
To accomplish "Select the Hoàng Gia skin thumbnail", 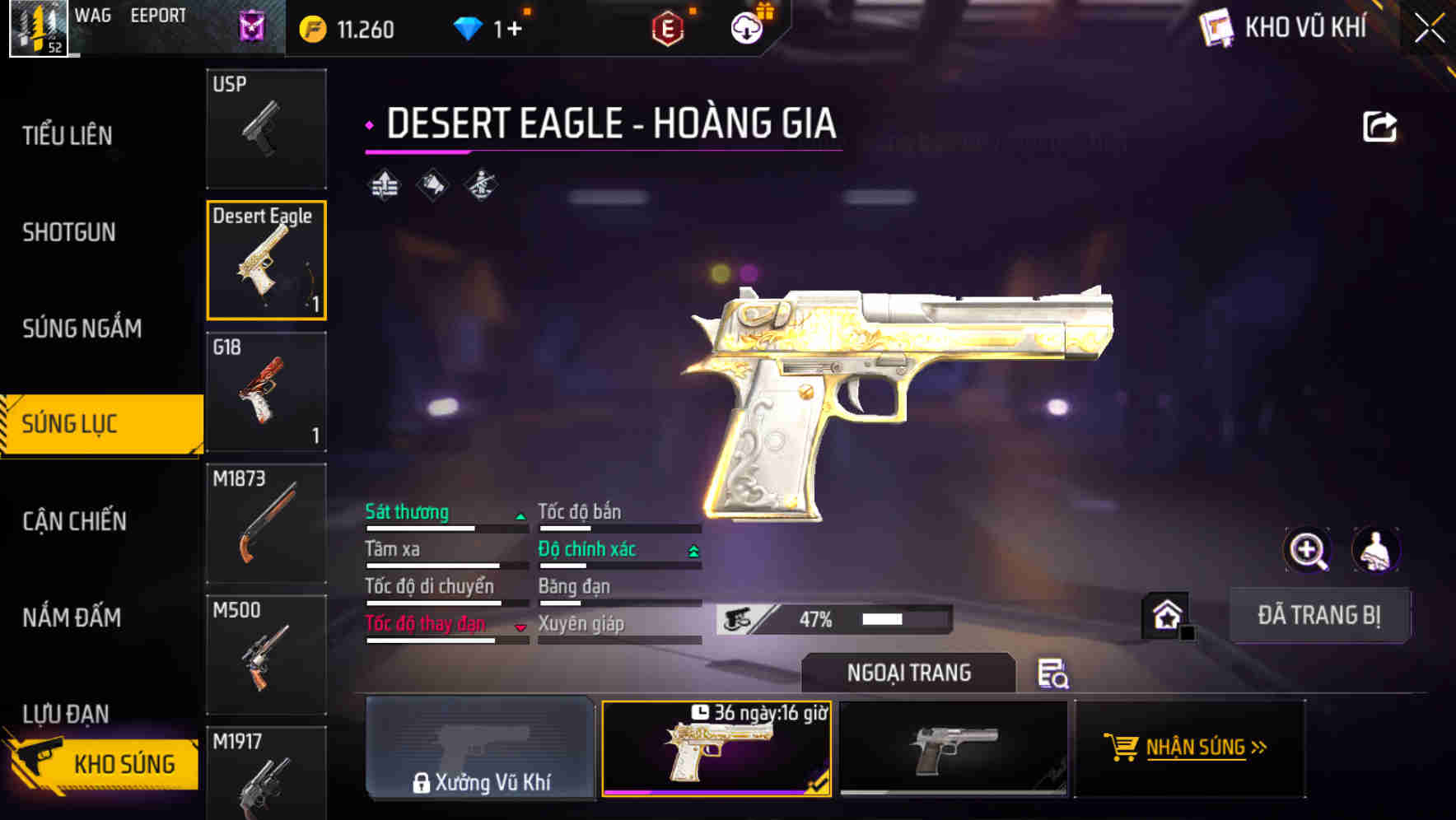I will [x=715, y=749].
